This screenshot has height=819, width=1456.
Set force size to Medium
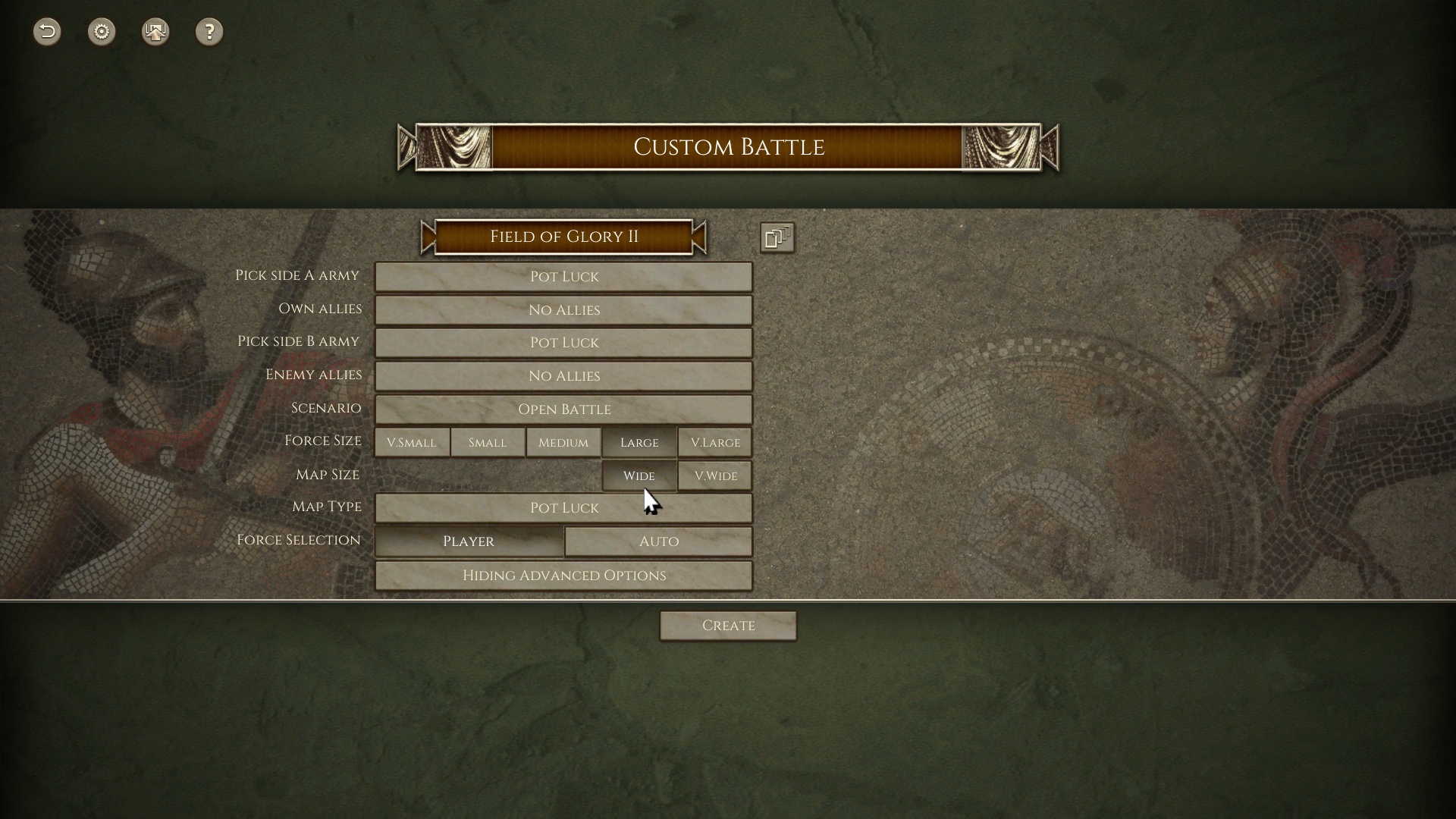pyautogui.click(x=563, y=443)
